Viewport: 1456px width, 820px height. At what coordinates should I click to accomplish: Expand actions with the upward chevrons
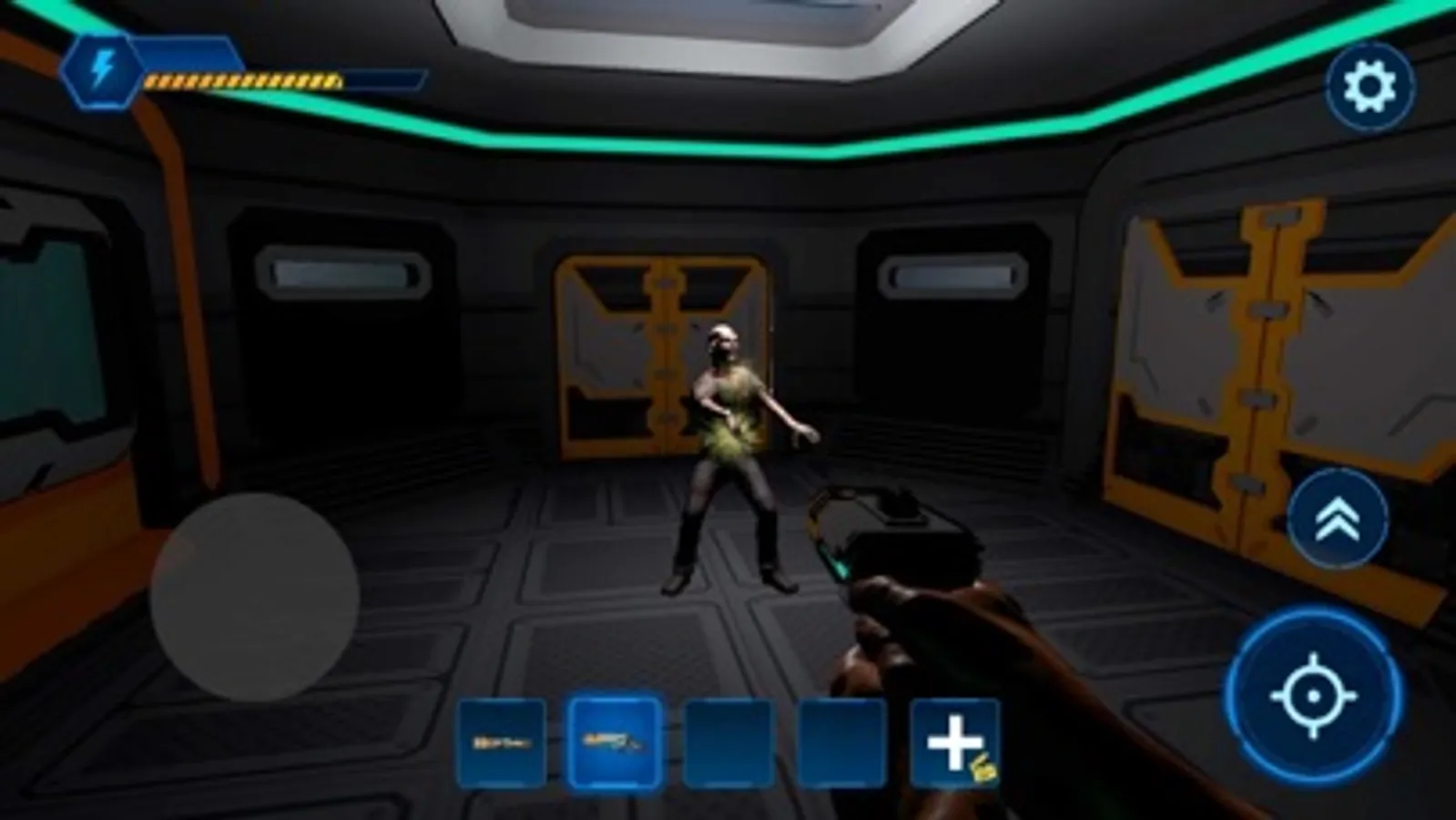(1337, 521)
